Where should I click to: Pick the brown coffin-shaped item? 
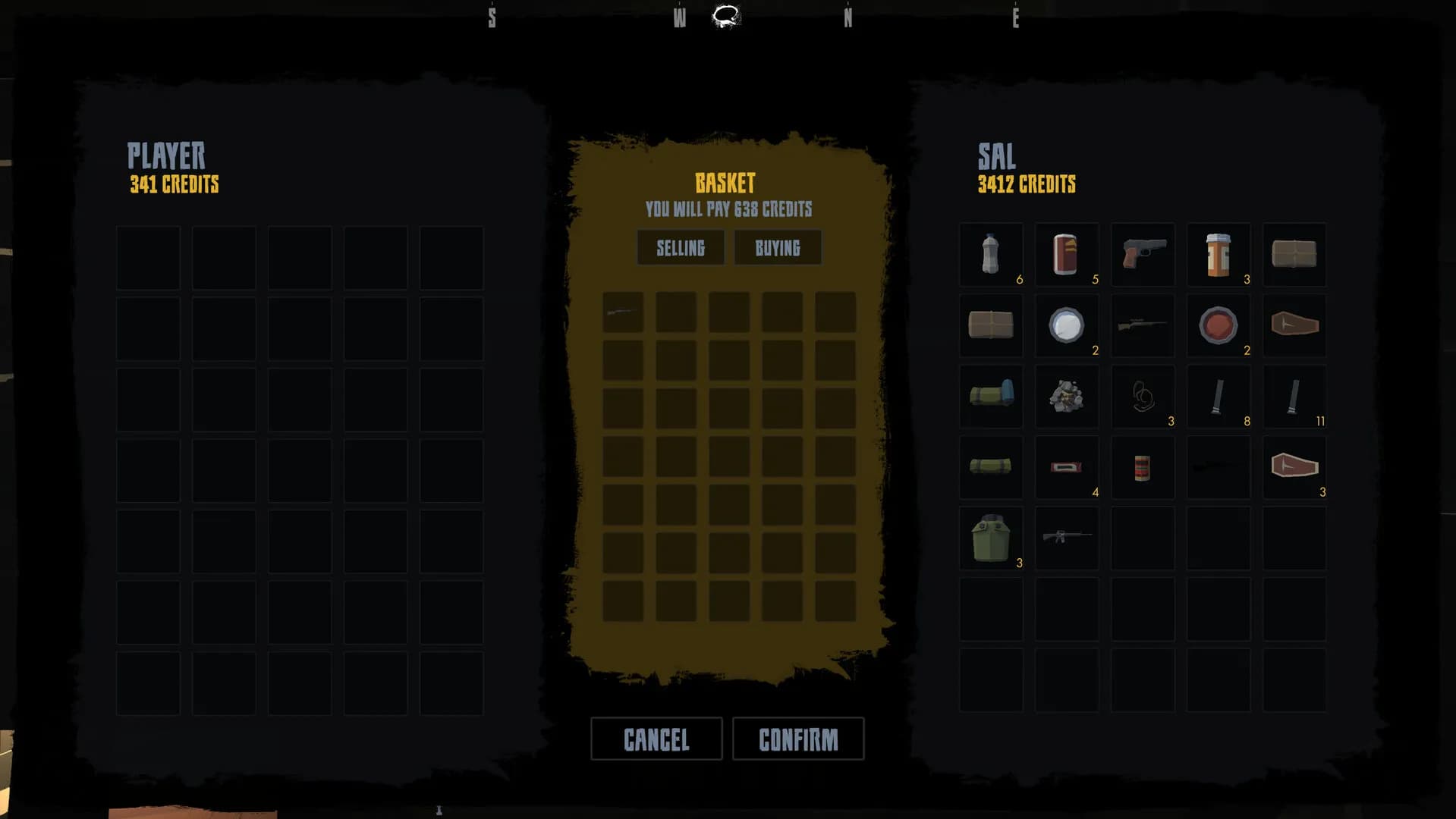[x=1294, y=325]
